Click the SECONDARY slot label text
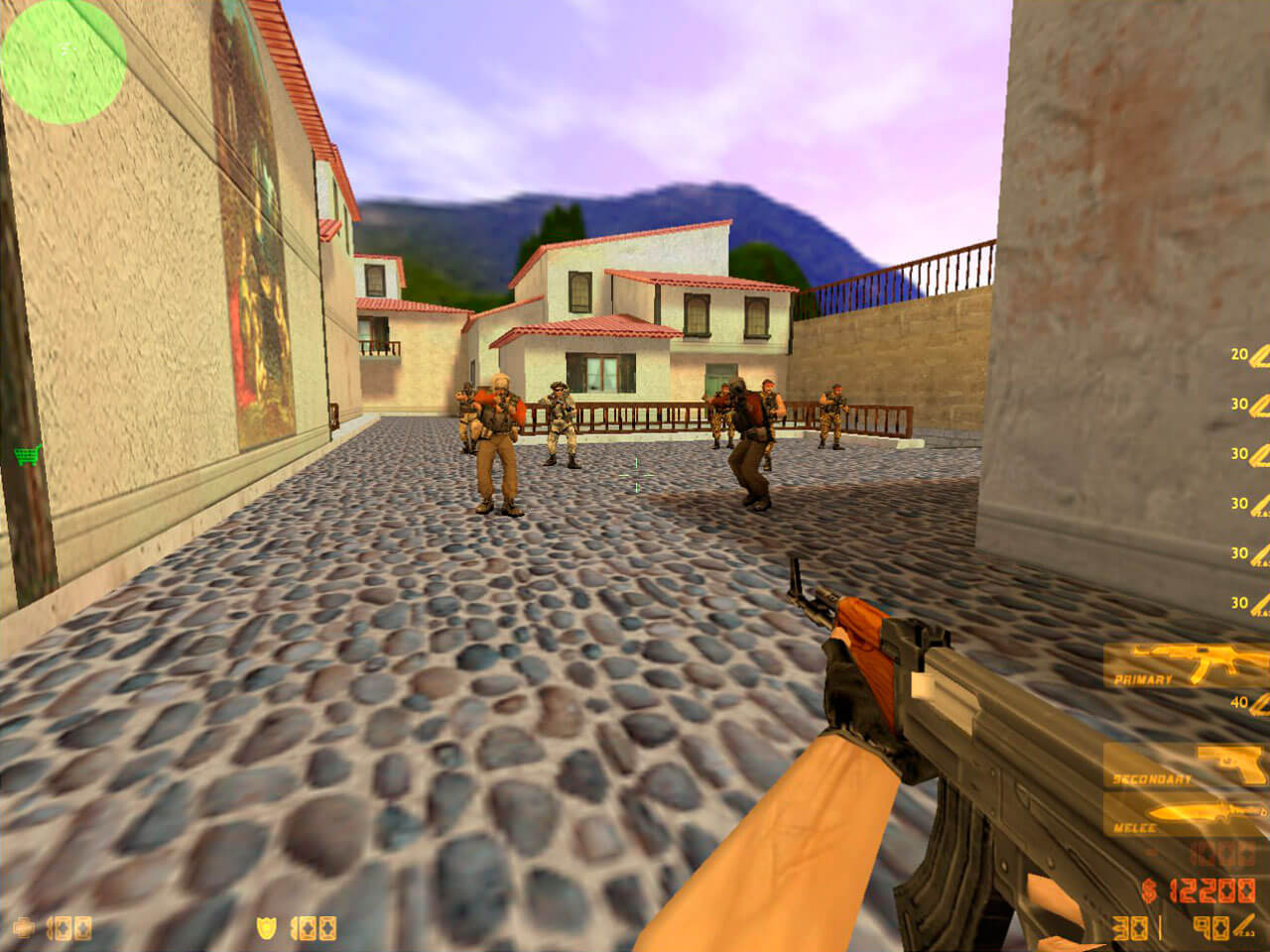The image size is (1270, 952). tap(1153, 779)
